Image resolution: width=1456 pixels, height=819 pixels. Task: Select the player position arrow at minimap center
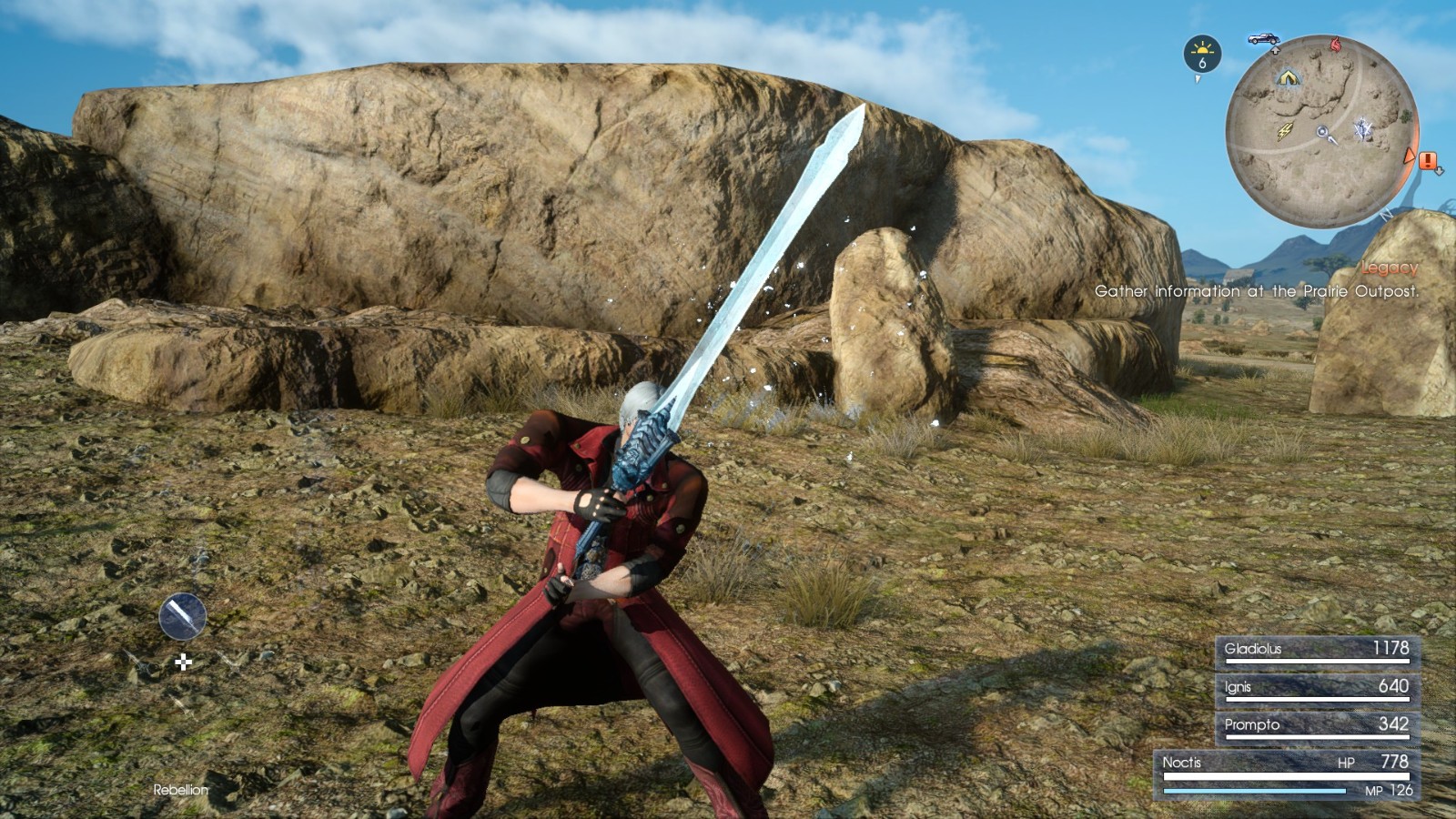point(1322,131)
